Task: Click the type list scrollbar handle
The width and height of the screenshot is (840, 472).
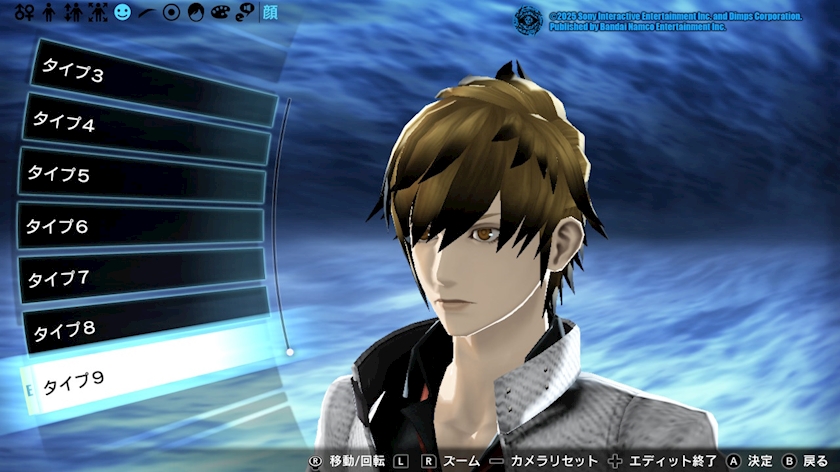Action: pos(289,352)
